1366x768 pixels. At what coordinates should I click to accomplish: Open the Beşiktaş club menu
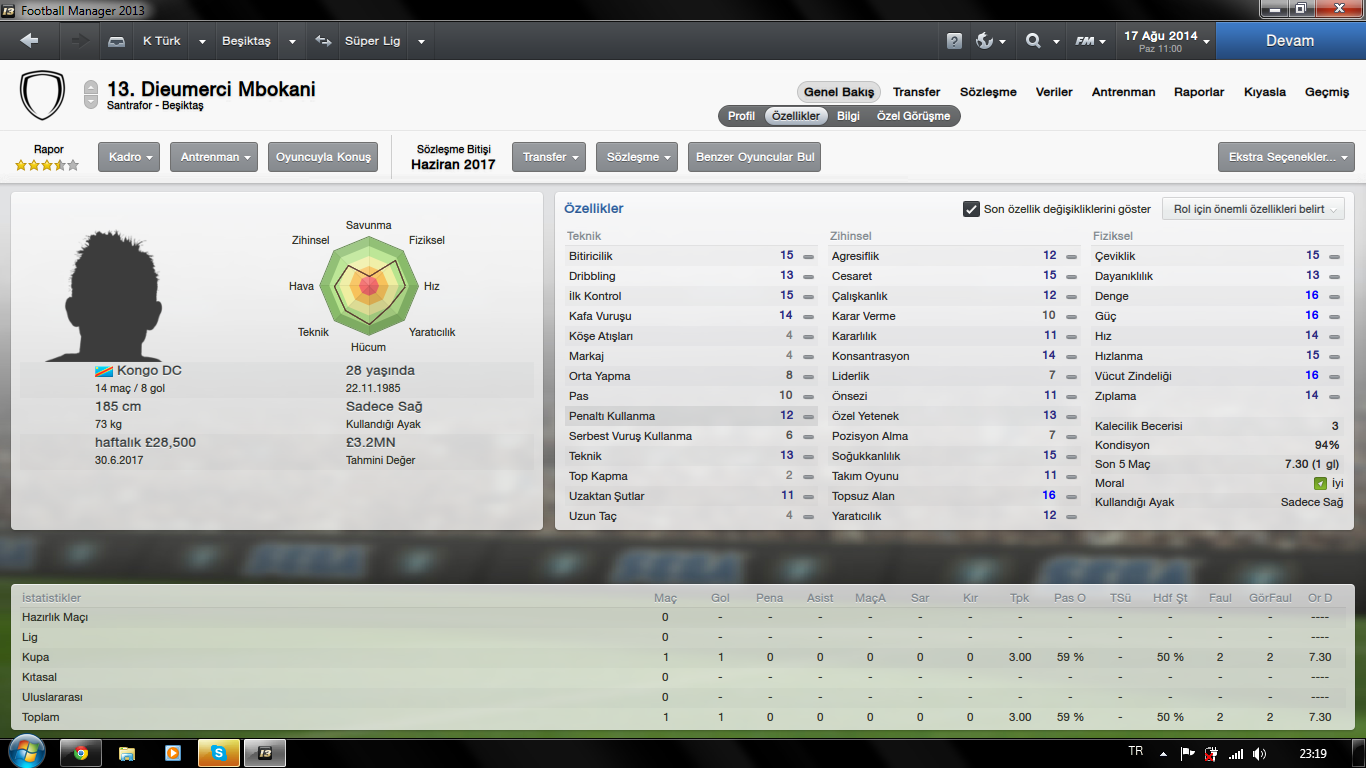point(246,41)
